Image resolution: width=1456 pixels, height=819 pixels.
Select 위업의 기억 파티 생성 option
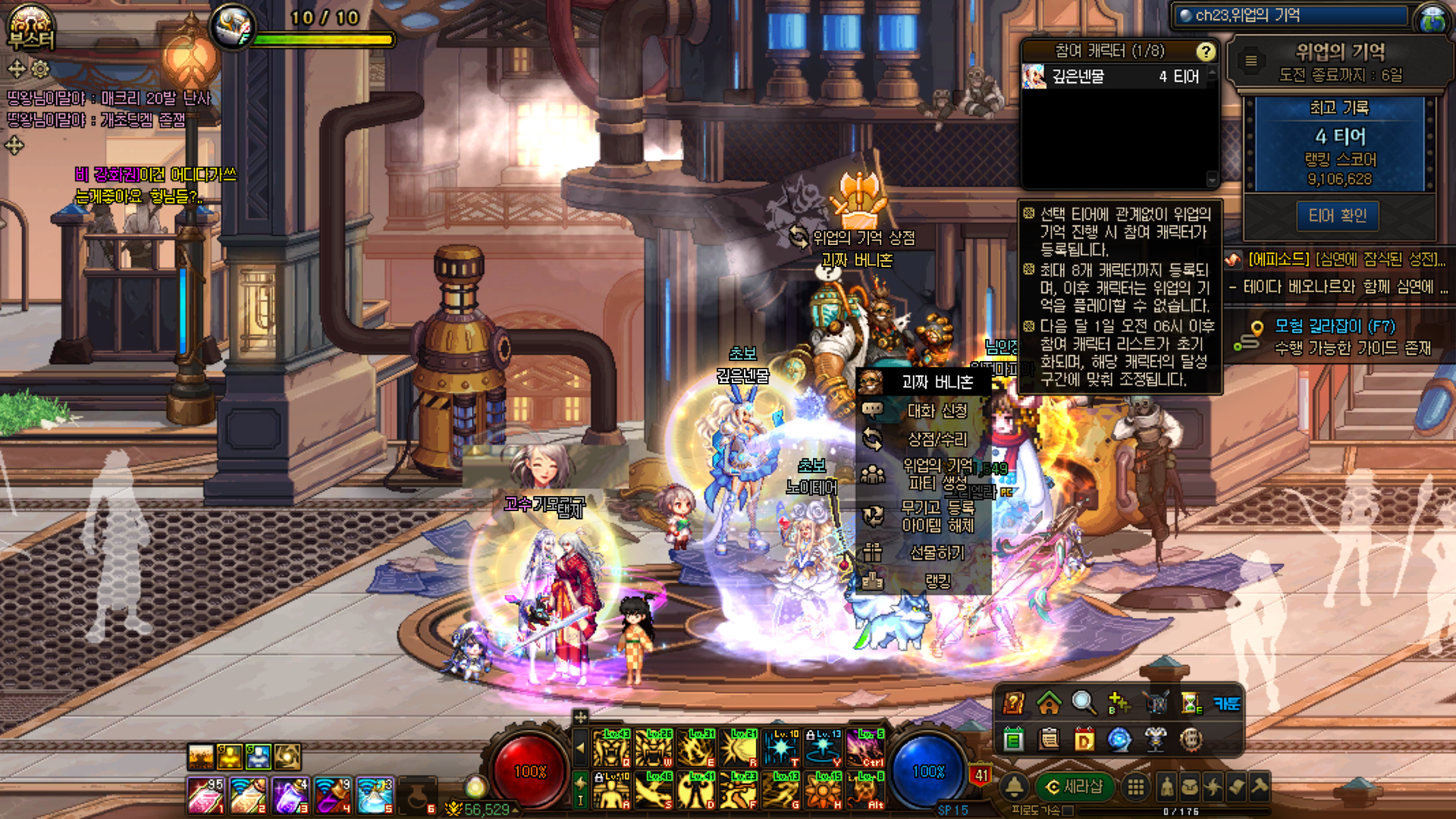[937, 474]
